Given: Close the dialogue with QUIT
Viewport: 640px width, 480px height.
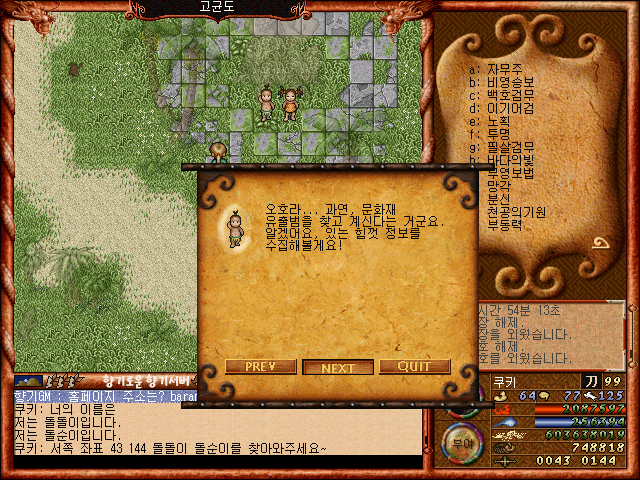Looking at the screenshot, I should coord(414,367).
